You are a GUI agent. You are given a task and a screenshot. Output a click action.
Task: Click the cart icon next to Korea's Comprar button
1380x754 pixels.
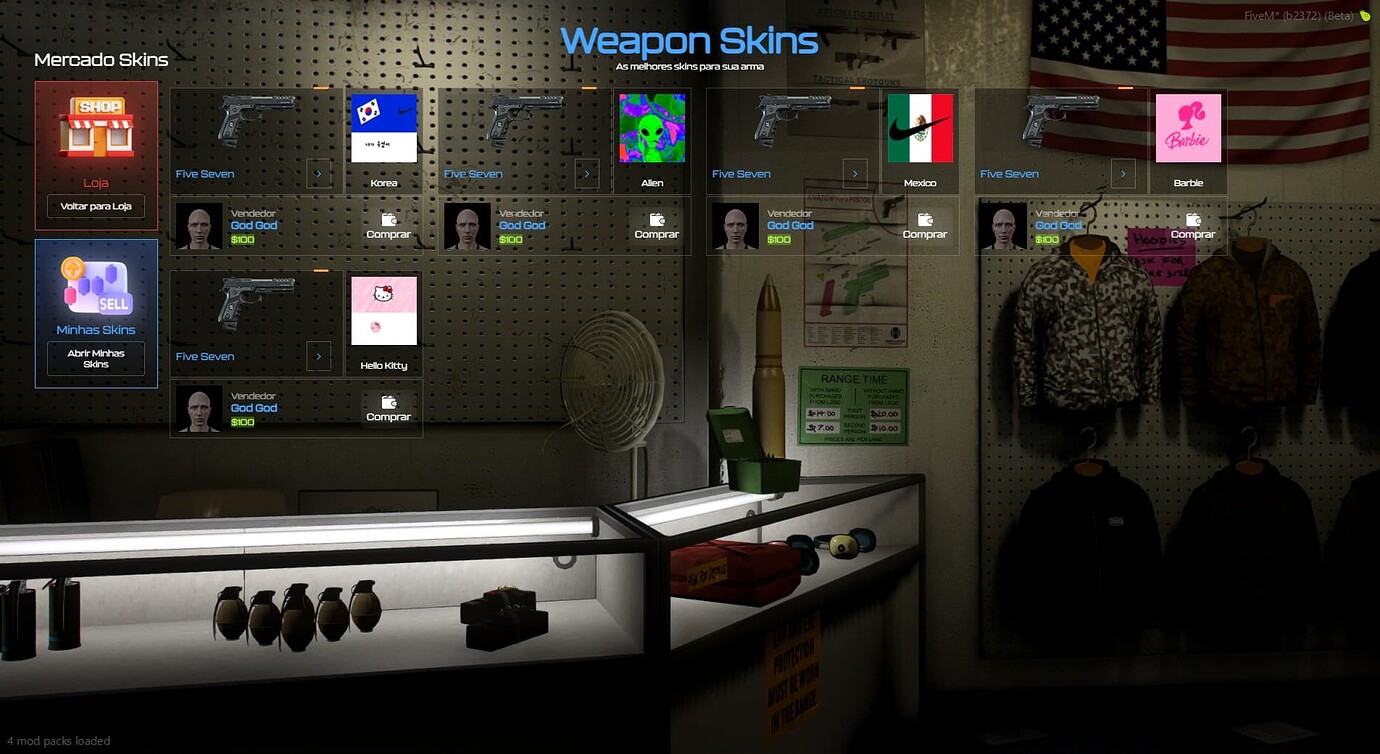coord(387,218)
